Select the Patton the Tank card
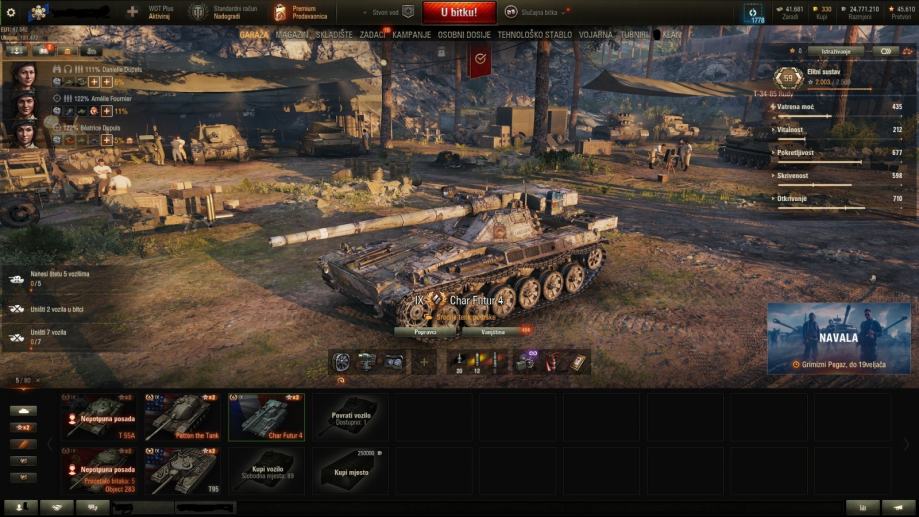Viewport: 919px width, 517px height. click(183, 417)
